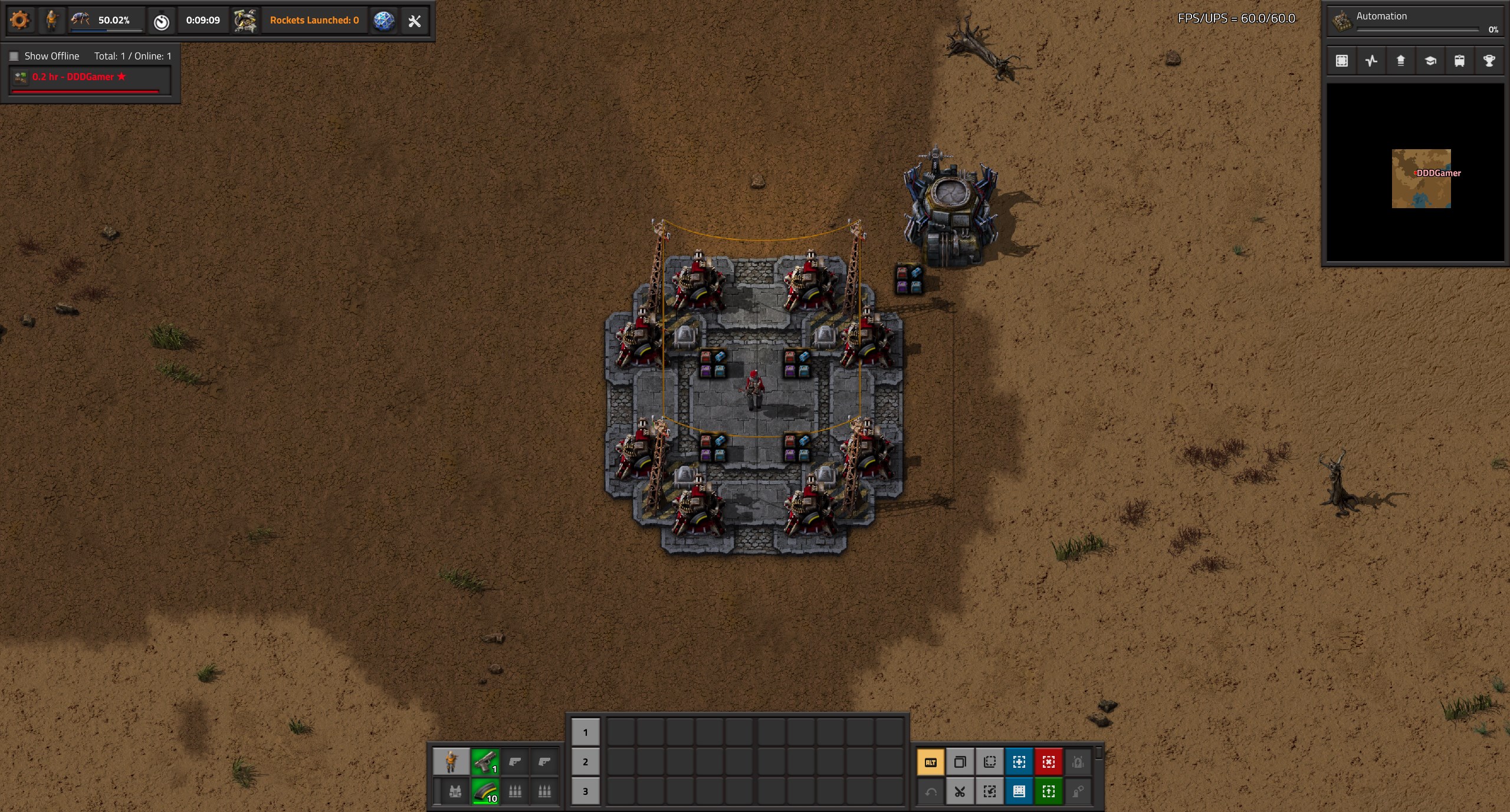Screen dimensions: 1510x812
Task: Open the graduation cap tips button
Action: [x=1430, y=61]
